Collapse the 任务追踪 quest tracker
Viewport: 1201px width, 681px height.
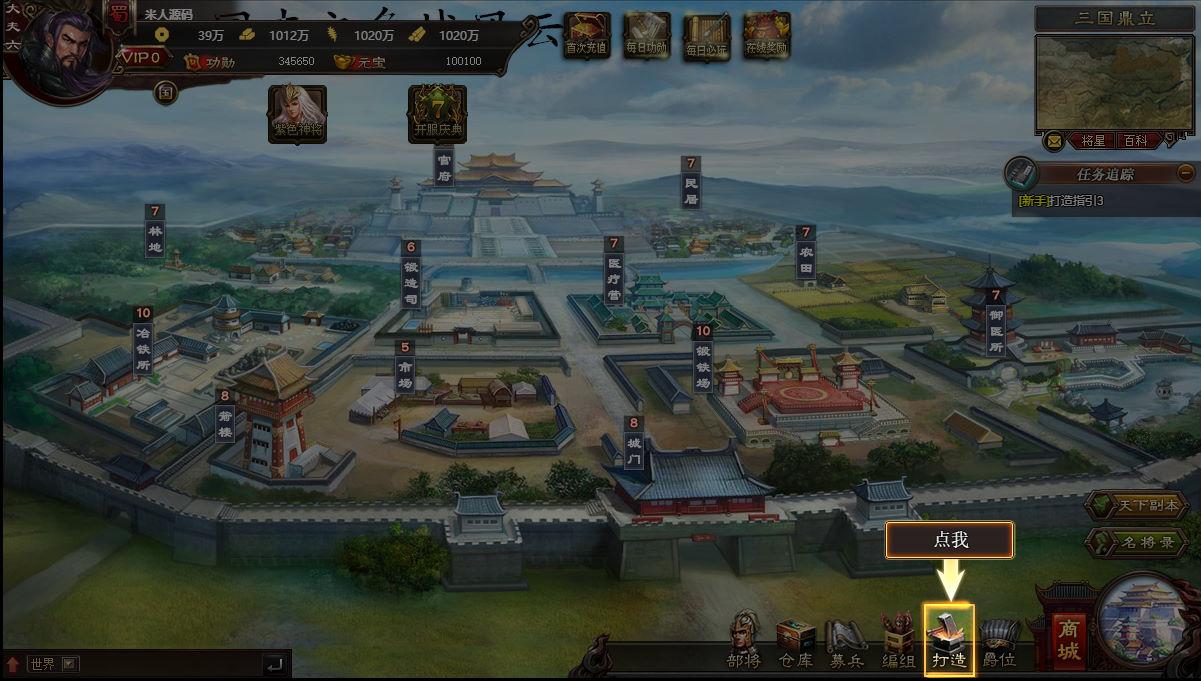[1186, 172]
